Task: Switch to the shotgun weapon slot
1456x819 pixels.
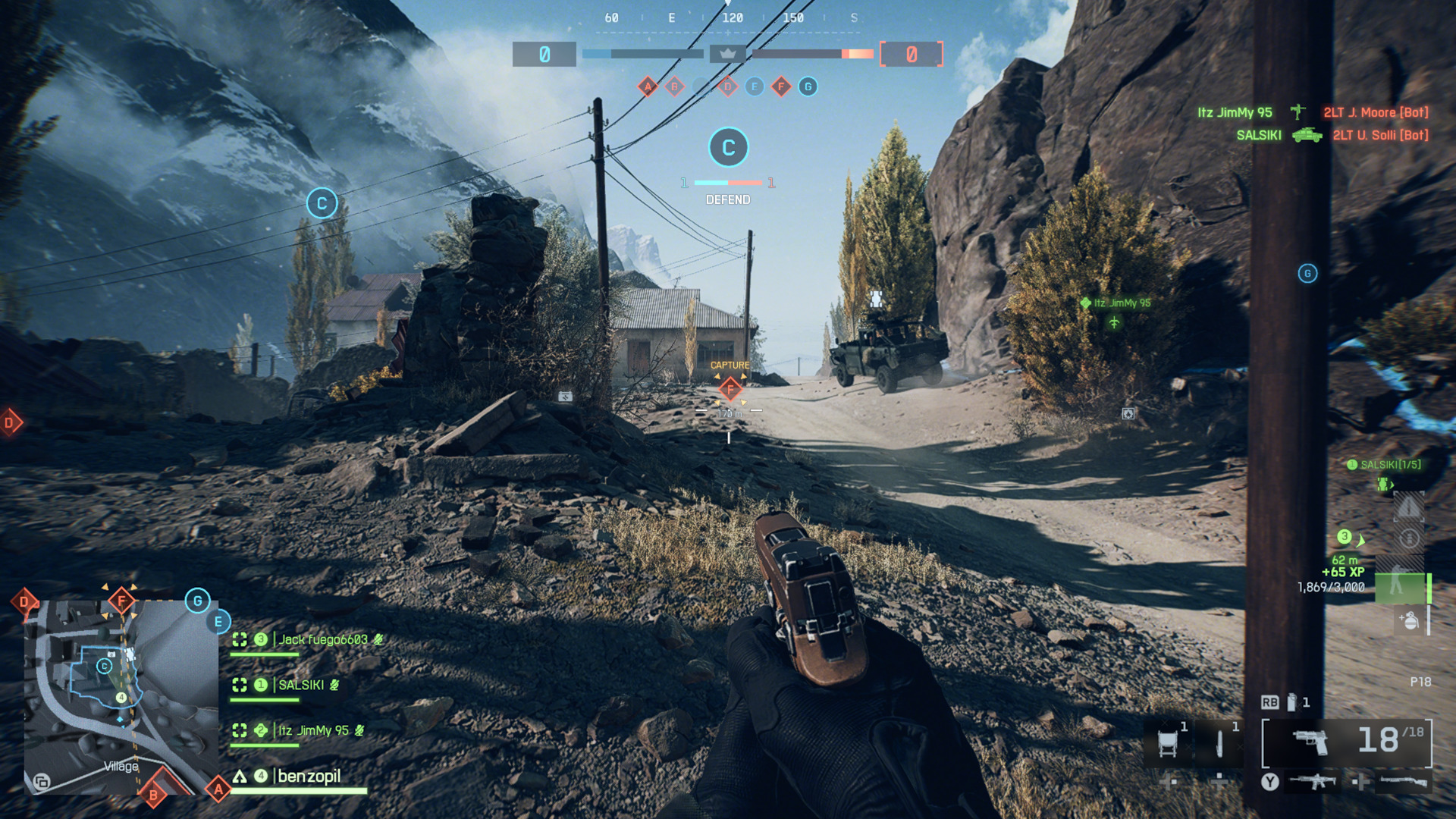Action: point(1403,781)
